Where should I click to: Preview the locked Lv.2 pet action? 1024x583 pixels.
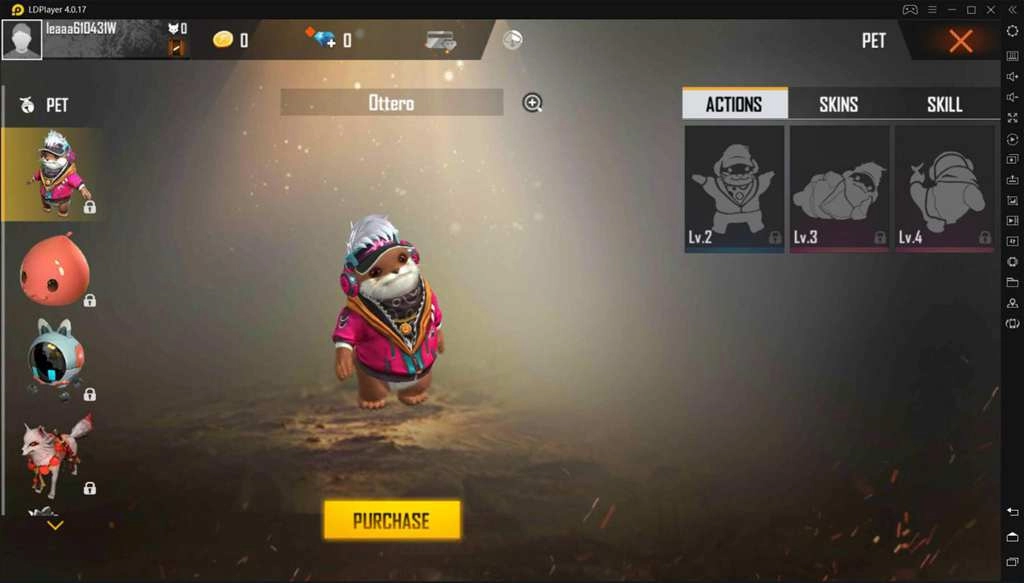pos(734,189)
